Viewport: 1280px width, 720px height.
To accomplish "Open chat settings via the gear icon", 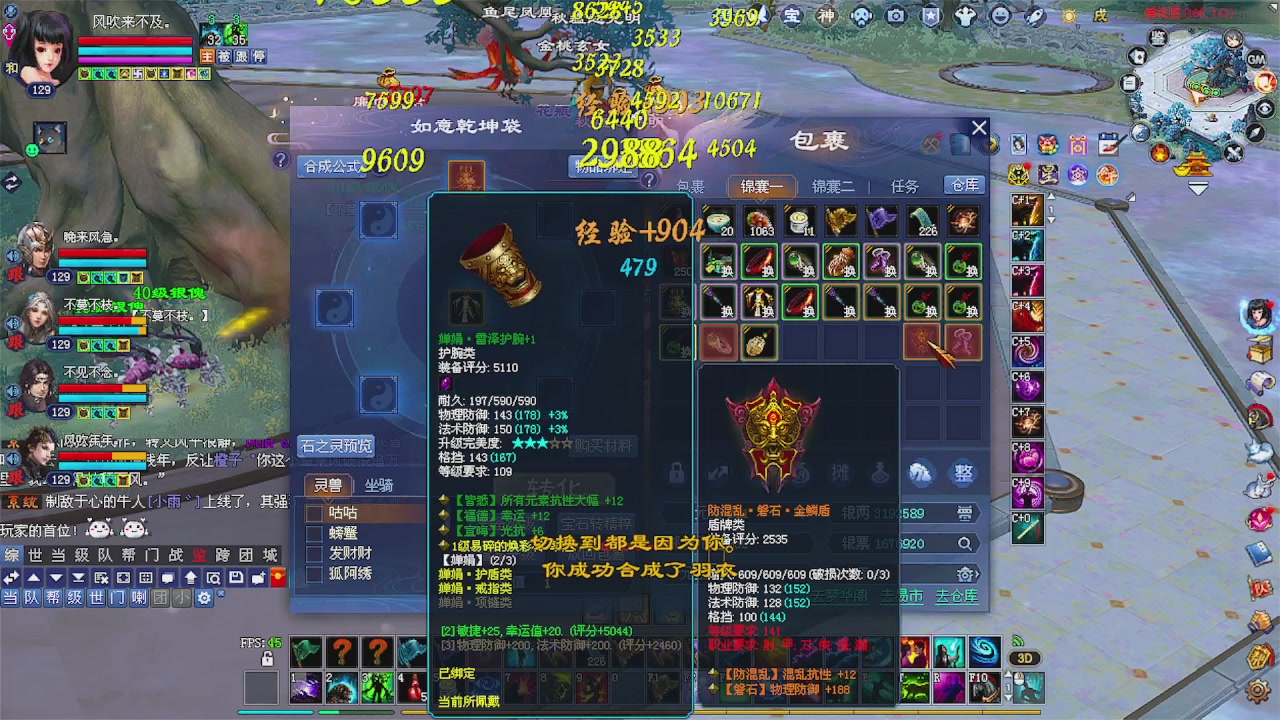I will point(204,597).
